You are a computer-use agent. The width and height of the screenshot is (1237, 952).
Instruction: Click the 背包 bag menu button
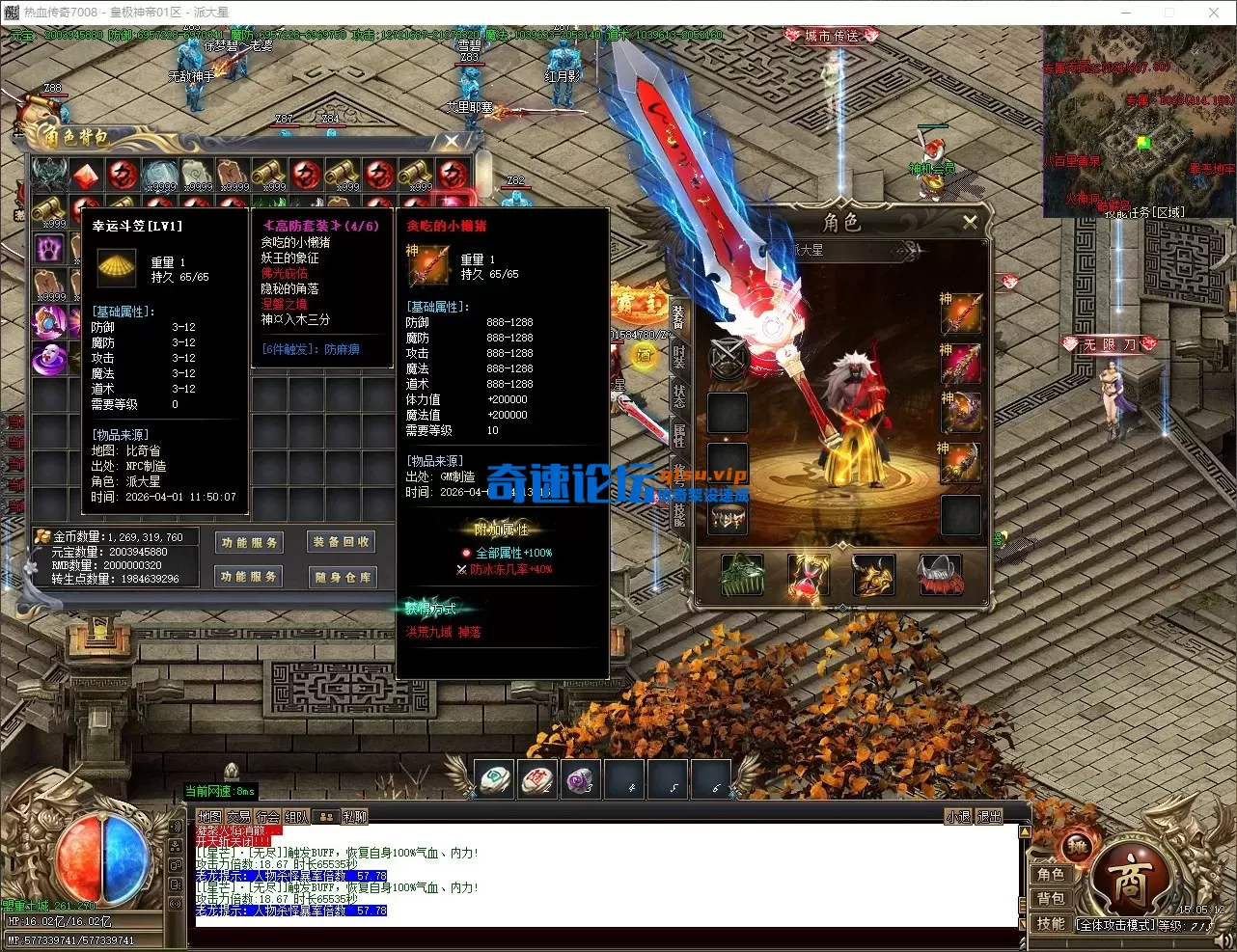[1051, 899]
